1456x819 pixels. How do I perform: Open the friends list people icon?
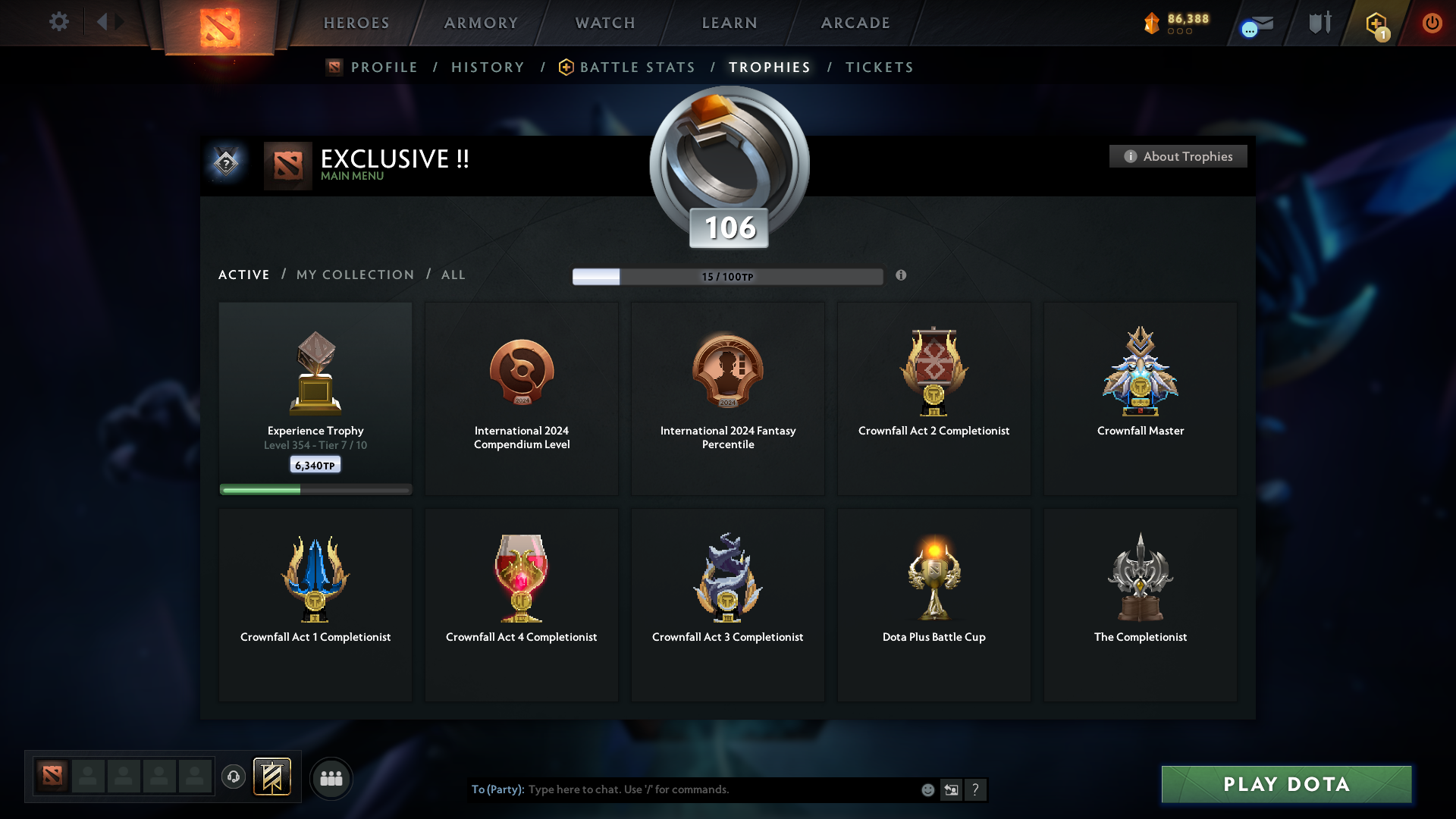(x=331, y=778)
